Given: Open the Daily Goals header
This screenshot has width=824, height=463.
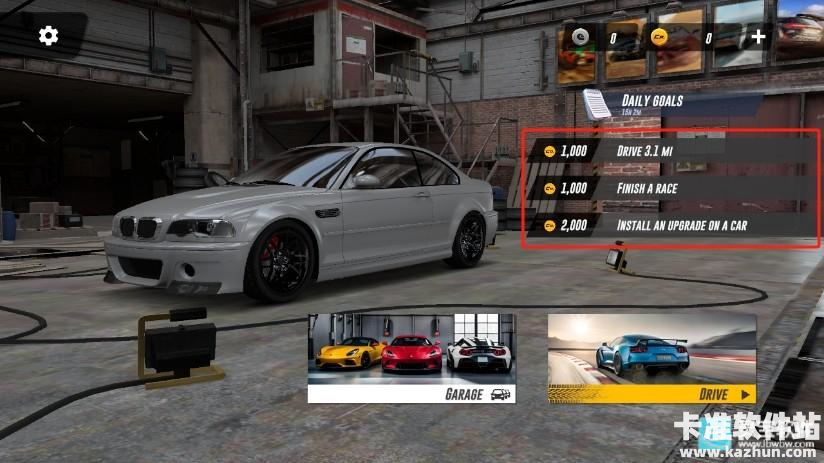Looking at the screenshot, I should [650, 101].
